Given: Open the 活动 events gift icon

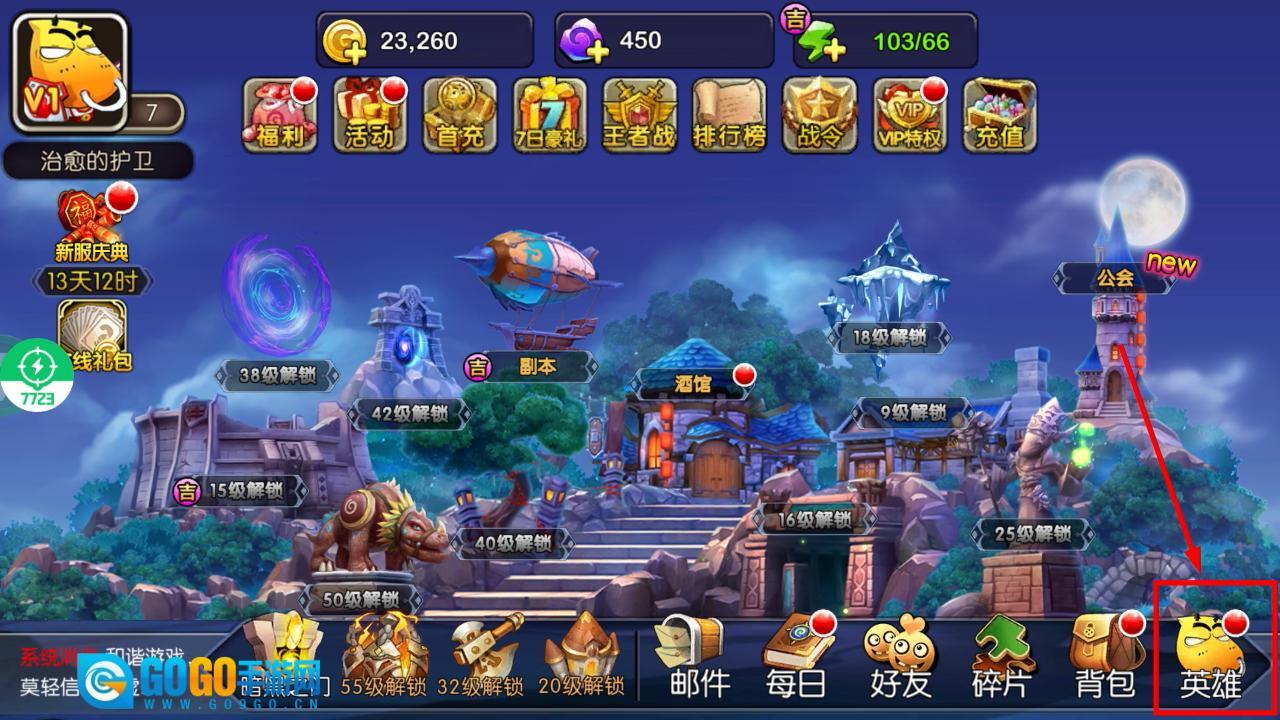Looking at the screenshot, I should (370, 115).
